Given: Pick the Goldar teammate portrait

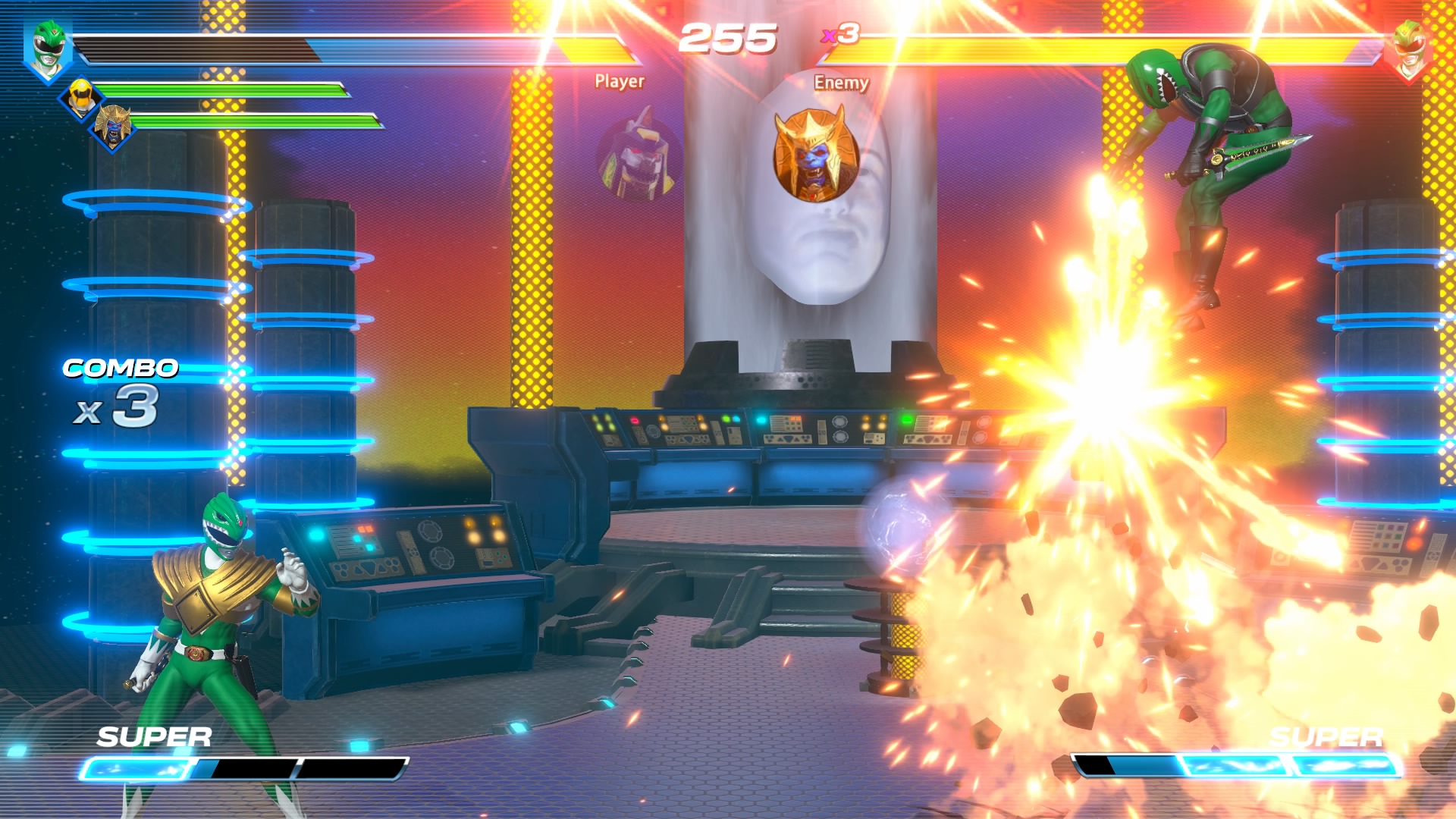Looking at the screenshot, I should (x=114, y=127).
